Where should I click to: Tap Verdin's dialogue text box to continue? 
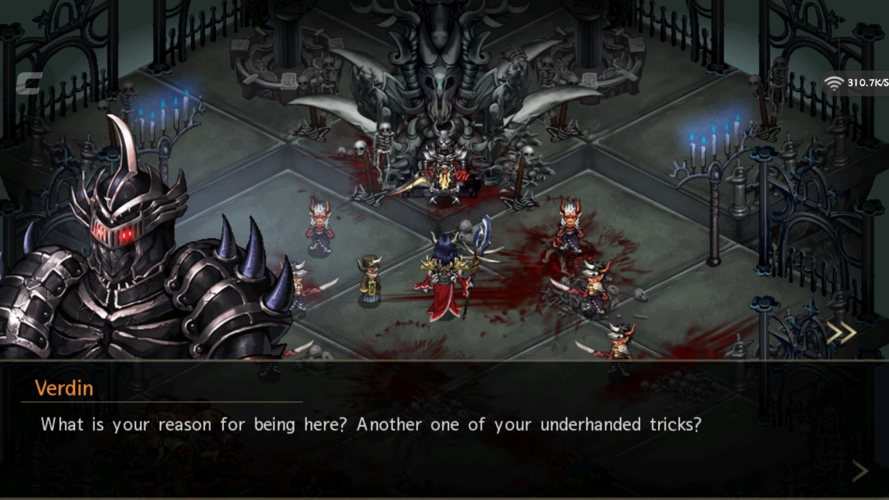tap(444, 428)
